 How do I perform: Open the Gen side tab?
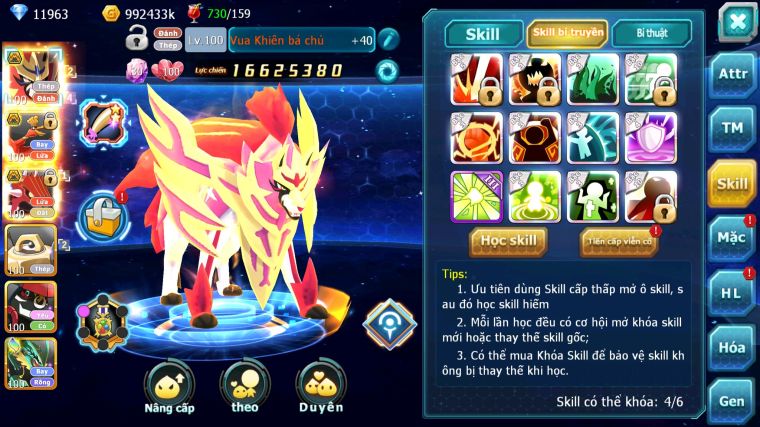733,399
